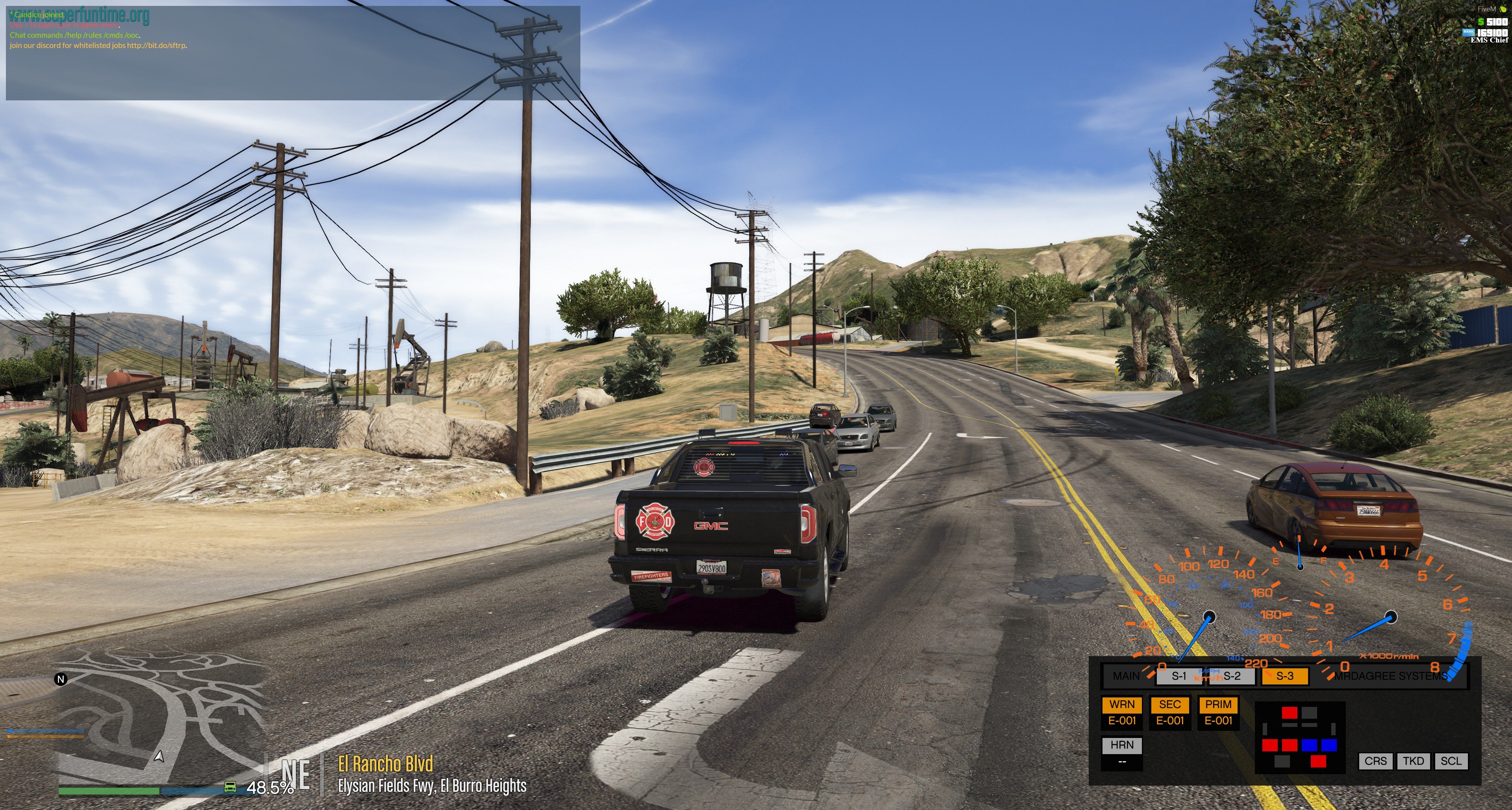
Task: Toggle the SEC secondary lights button
Action: point(1170,705)
